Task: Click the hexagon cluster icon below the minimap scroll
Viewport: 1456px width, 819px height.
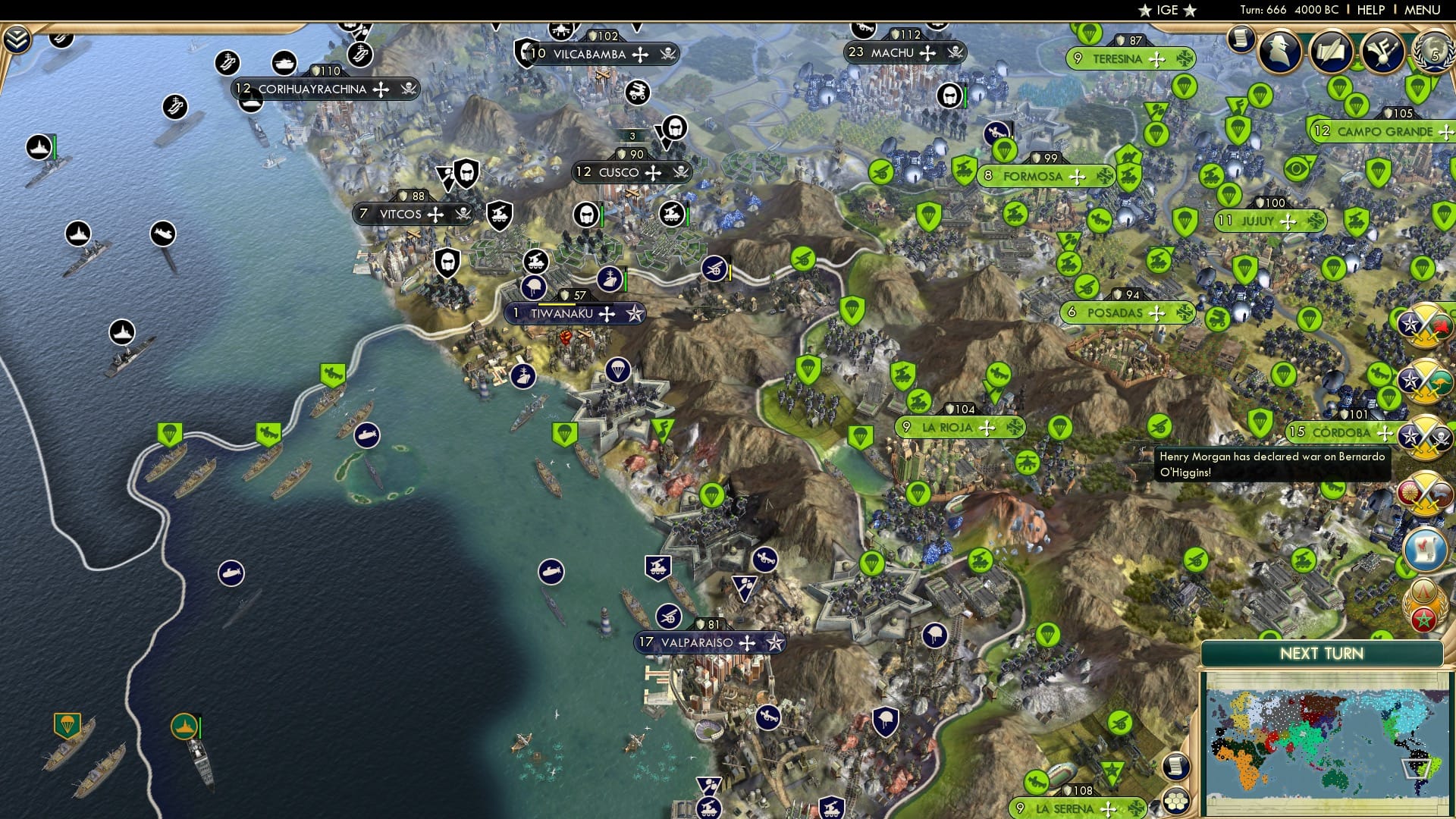Action: pos(1175,802)
